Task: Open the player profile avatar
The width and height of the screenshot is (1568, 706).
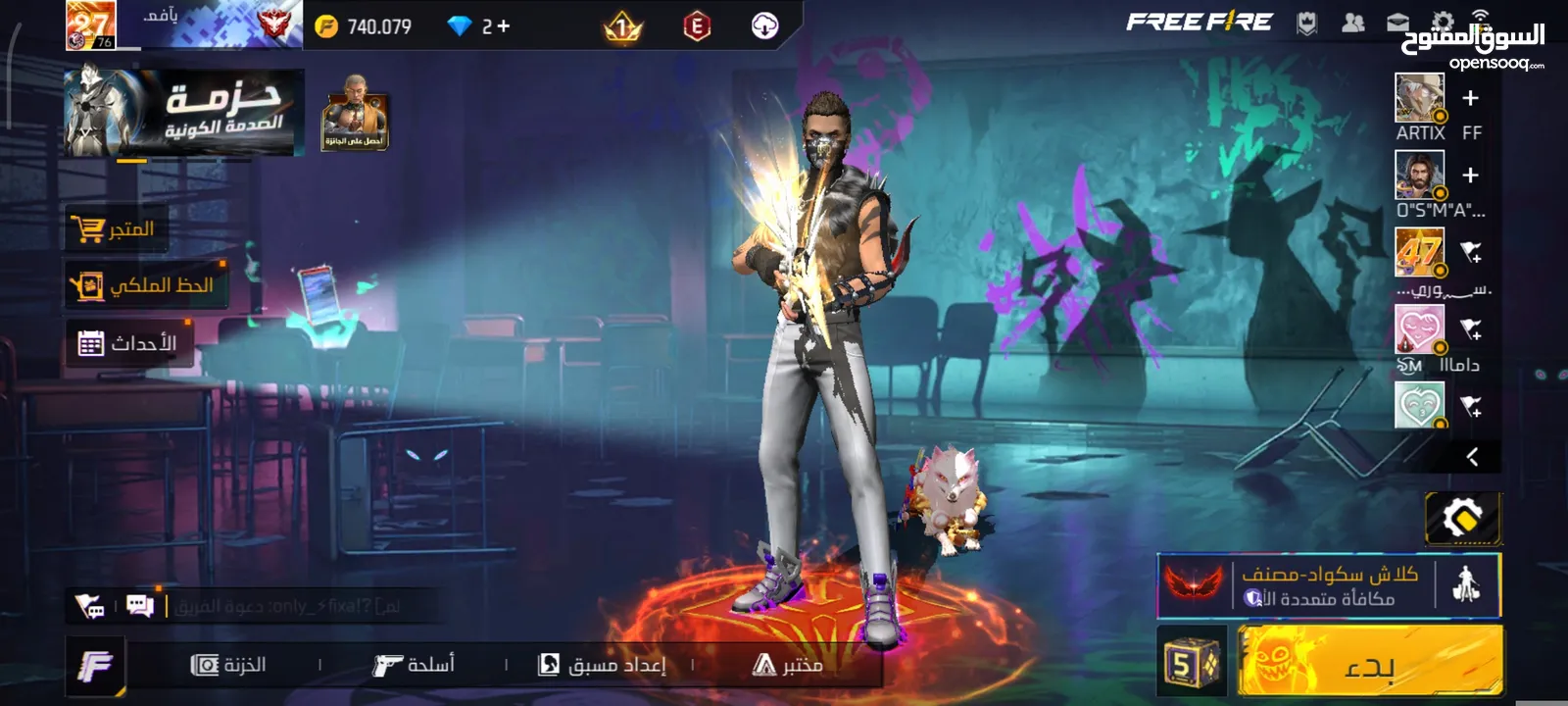Action: pyautogui.click(x=90, y=25)
